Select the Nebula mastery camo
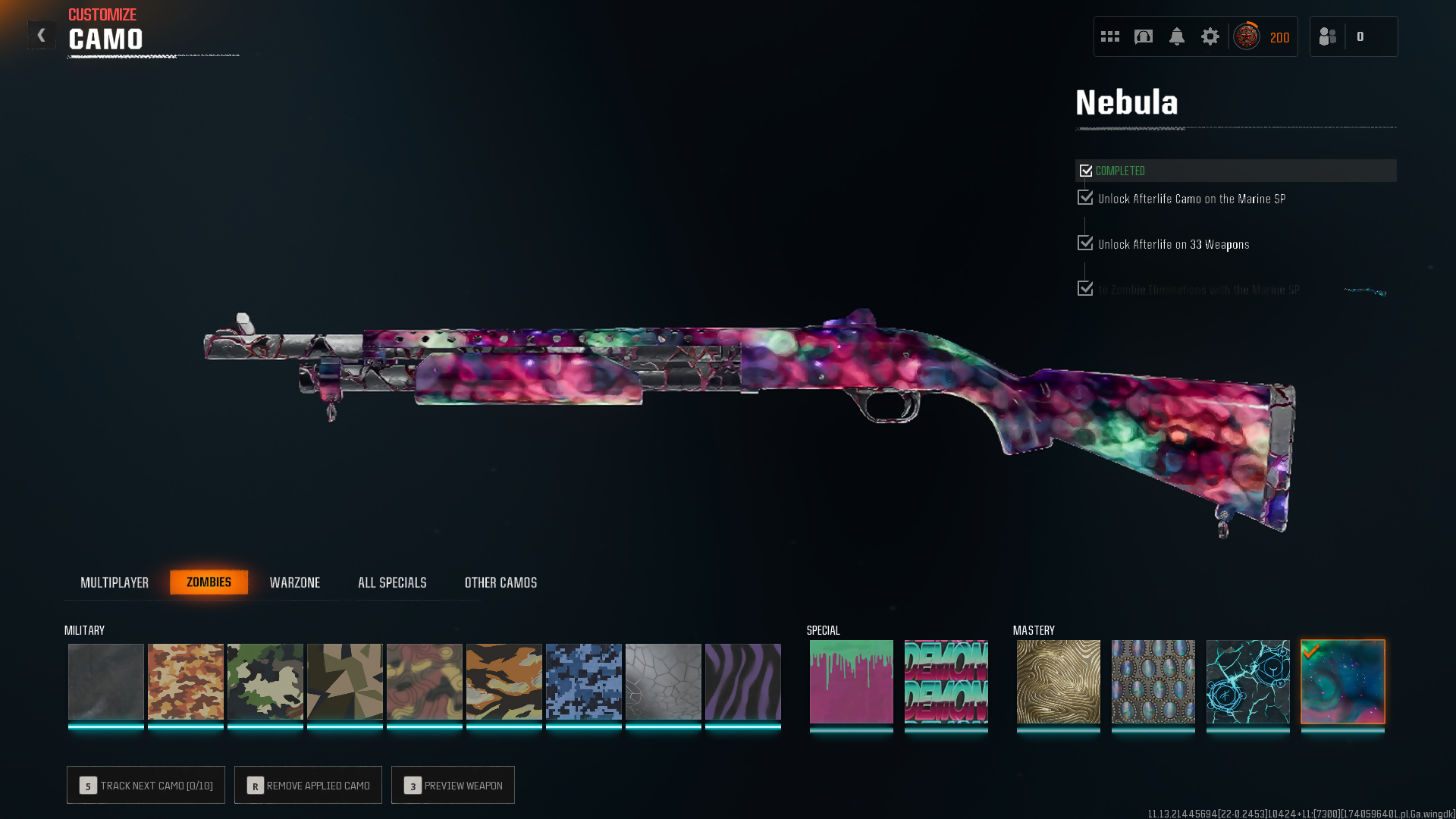Viewport: 1456px width, 819px height. (1343, 681)
